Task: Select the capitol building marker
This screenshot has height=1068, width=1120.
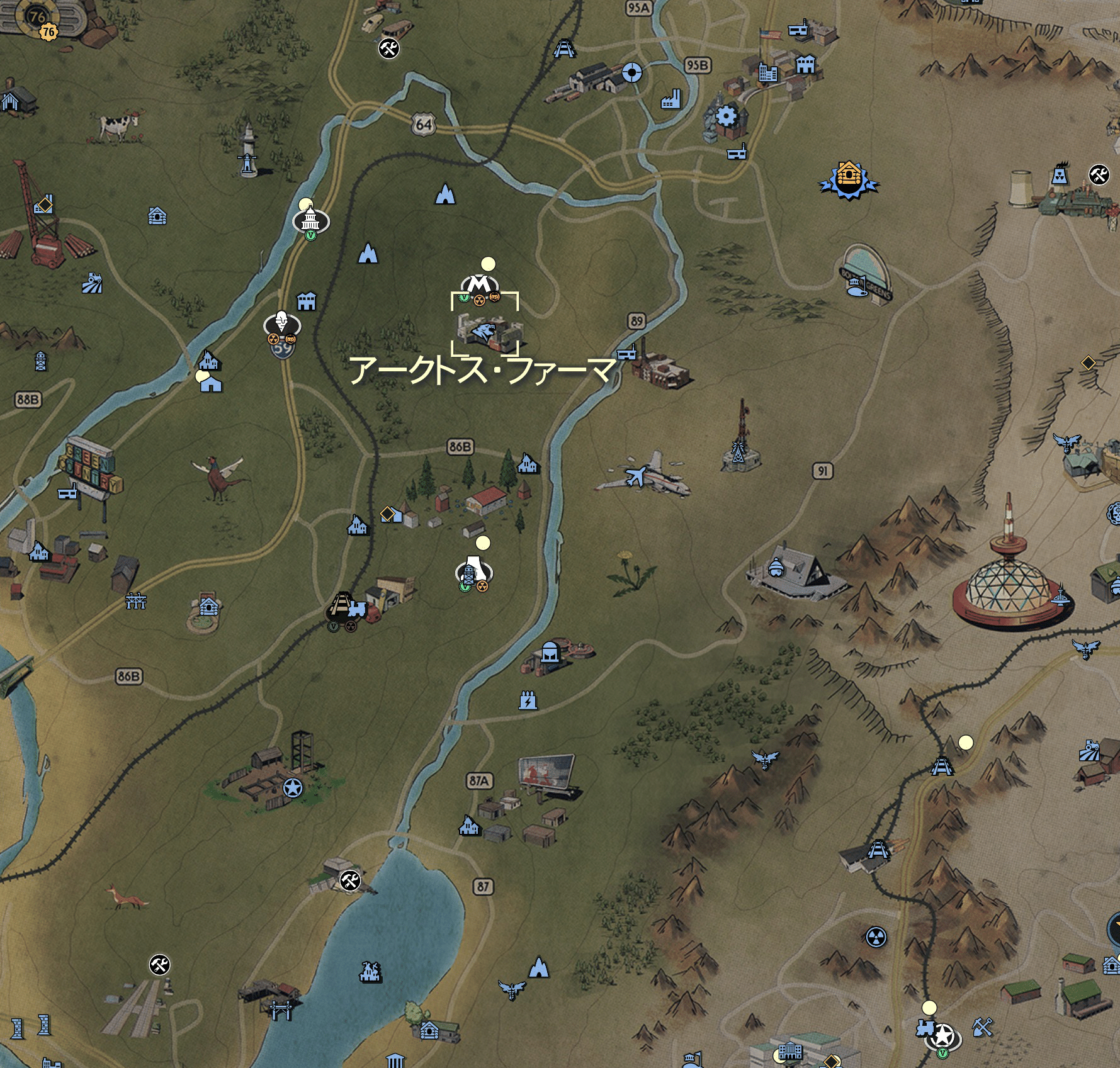Action: [x=310, y=221]
